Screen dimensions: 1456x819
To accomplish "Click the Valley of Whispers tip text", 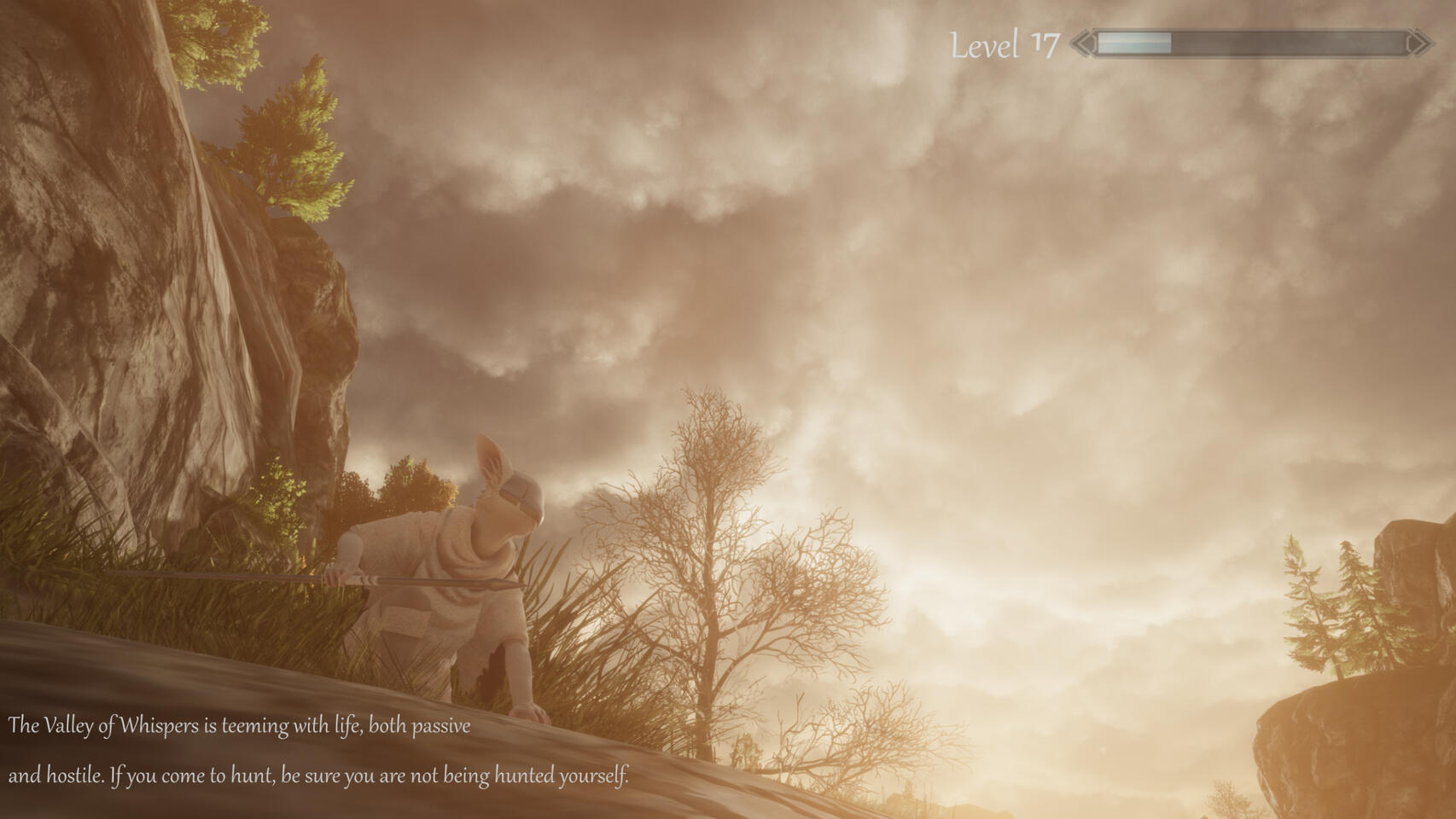I will pyautogui.click(x=239, y=728).
